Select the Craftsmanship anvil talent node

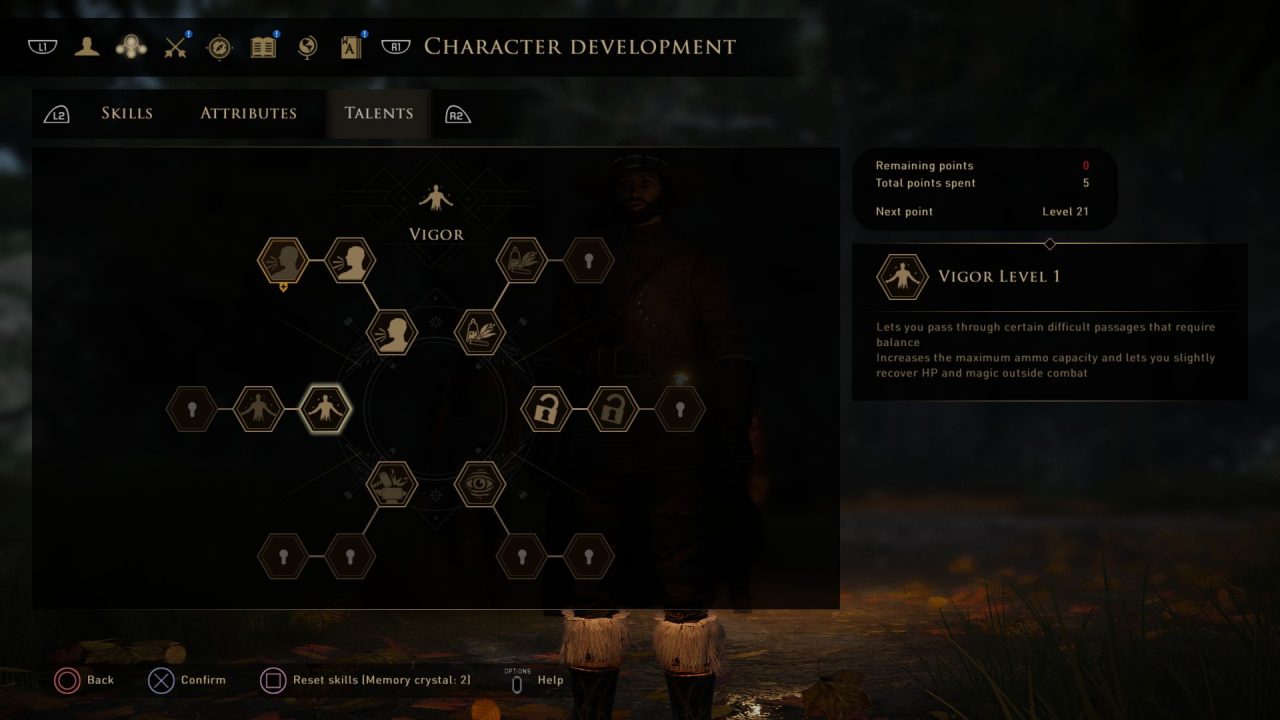(392, 484)
